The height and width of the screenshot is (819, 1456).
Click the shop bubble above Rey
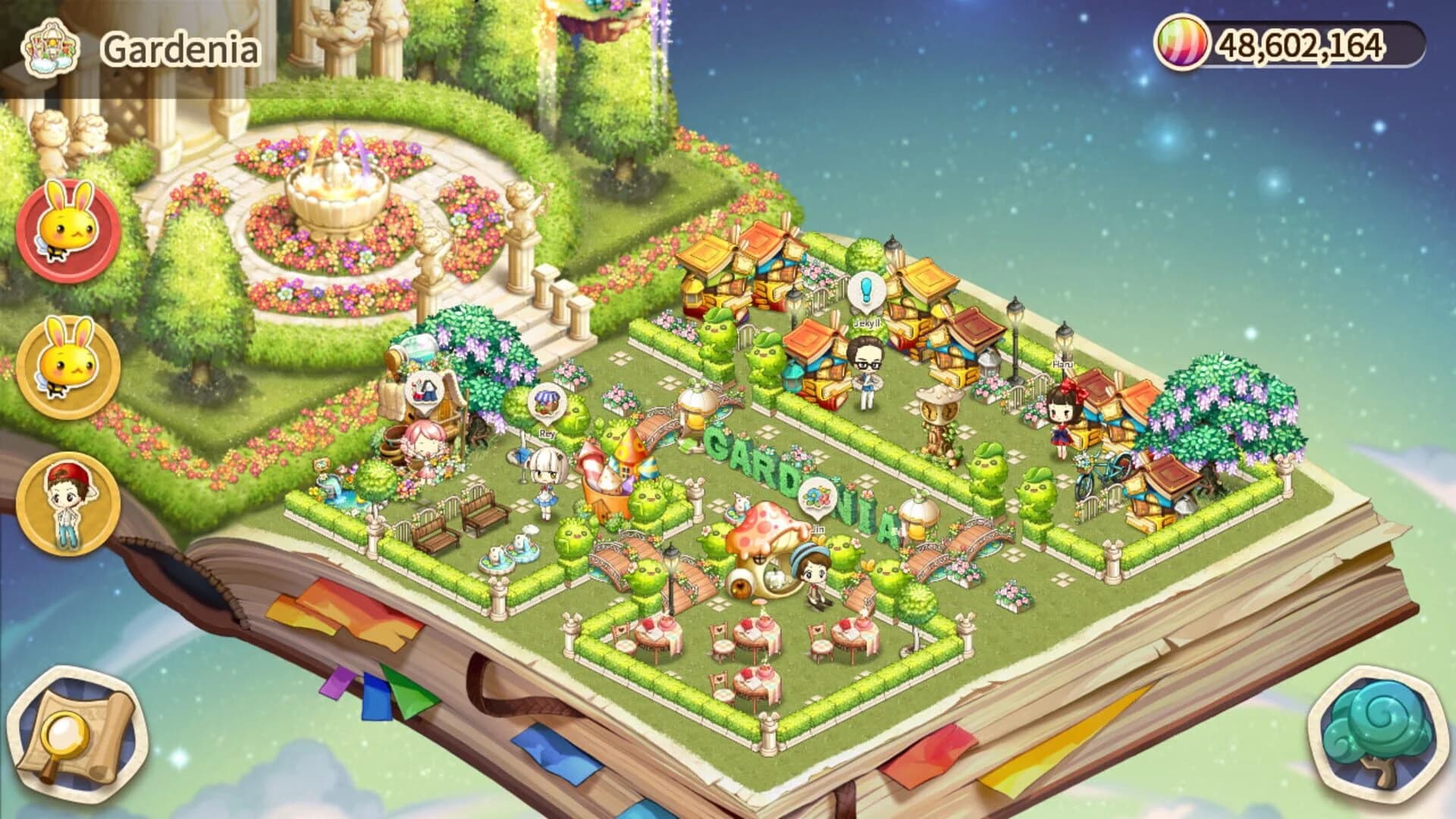click(546, 402)
